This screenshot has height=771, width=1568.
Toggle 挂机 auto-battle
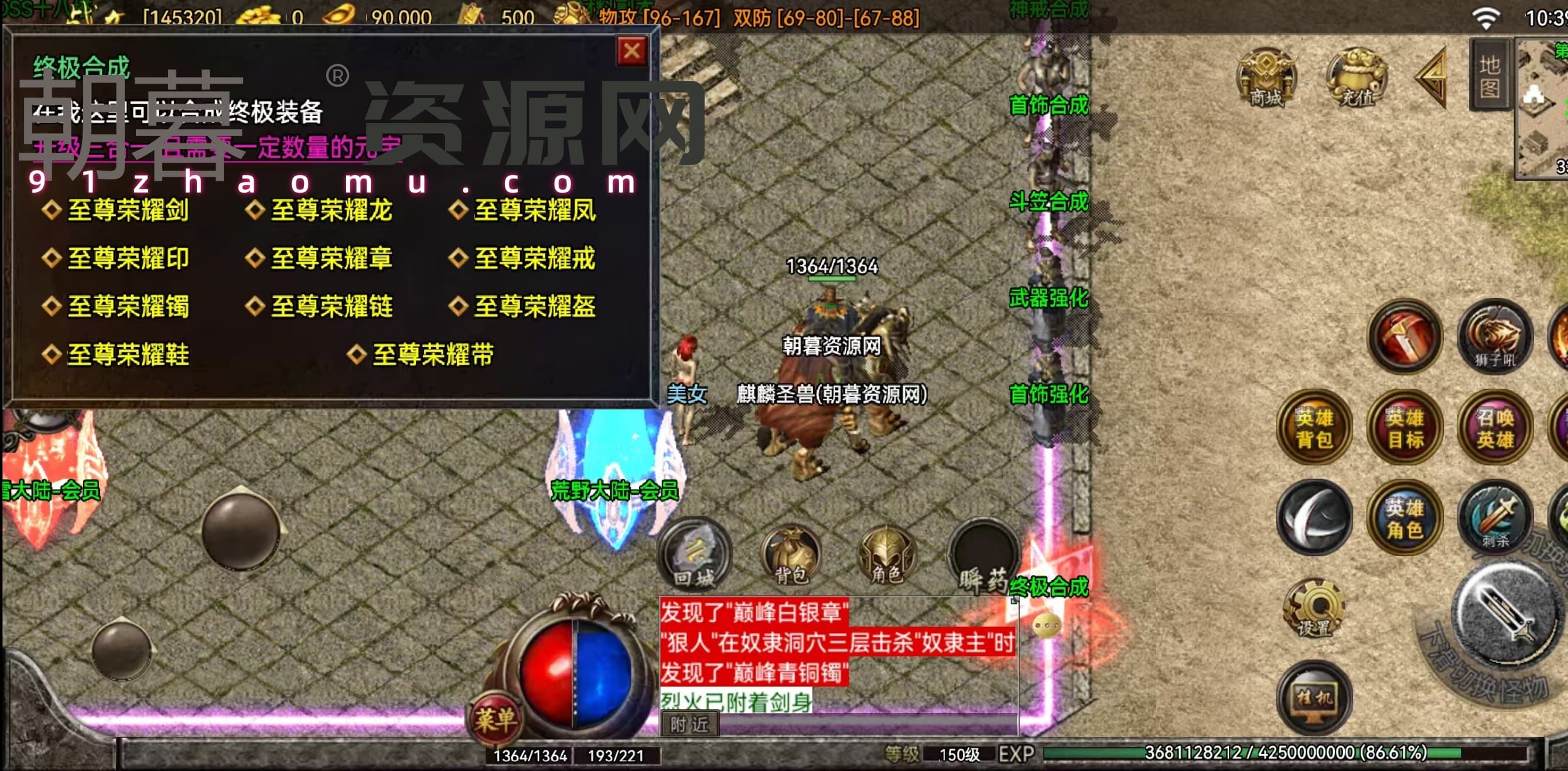pos(1315,698)
